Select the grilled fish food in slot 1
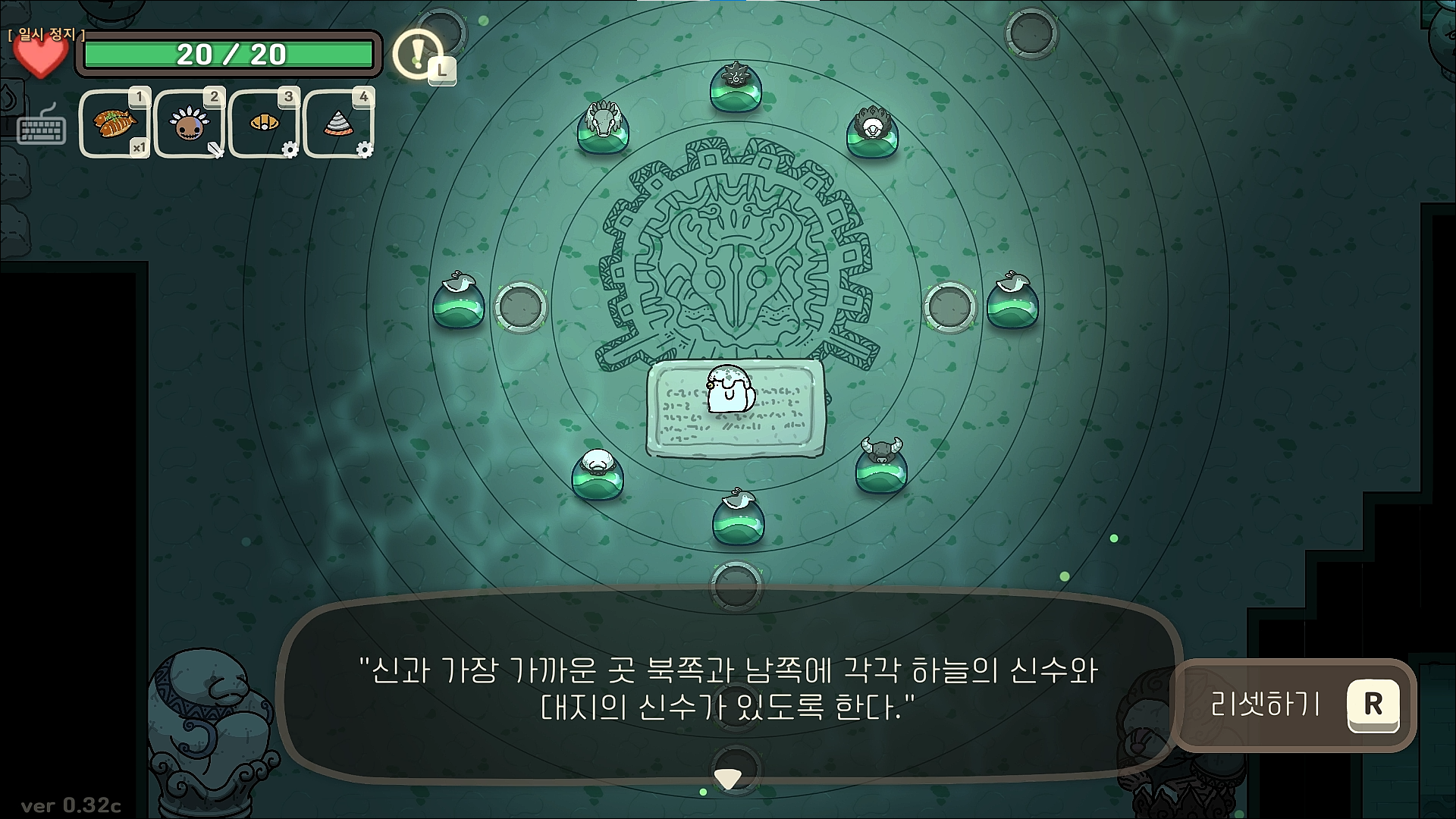Screen dimensions: 1456x819 point(115,124)
